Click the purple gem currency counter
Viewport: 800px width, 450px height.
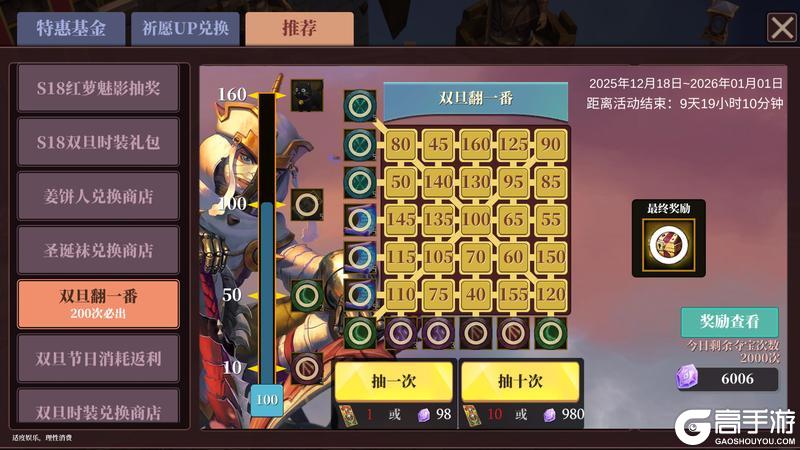click(x=727, y=379)
